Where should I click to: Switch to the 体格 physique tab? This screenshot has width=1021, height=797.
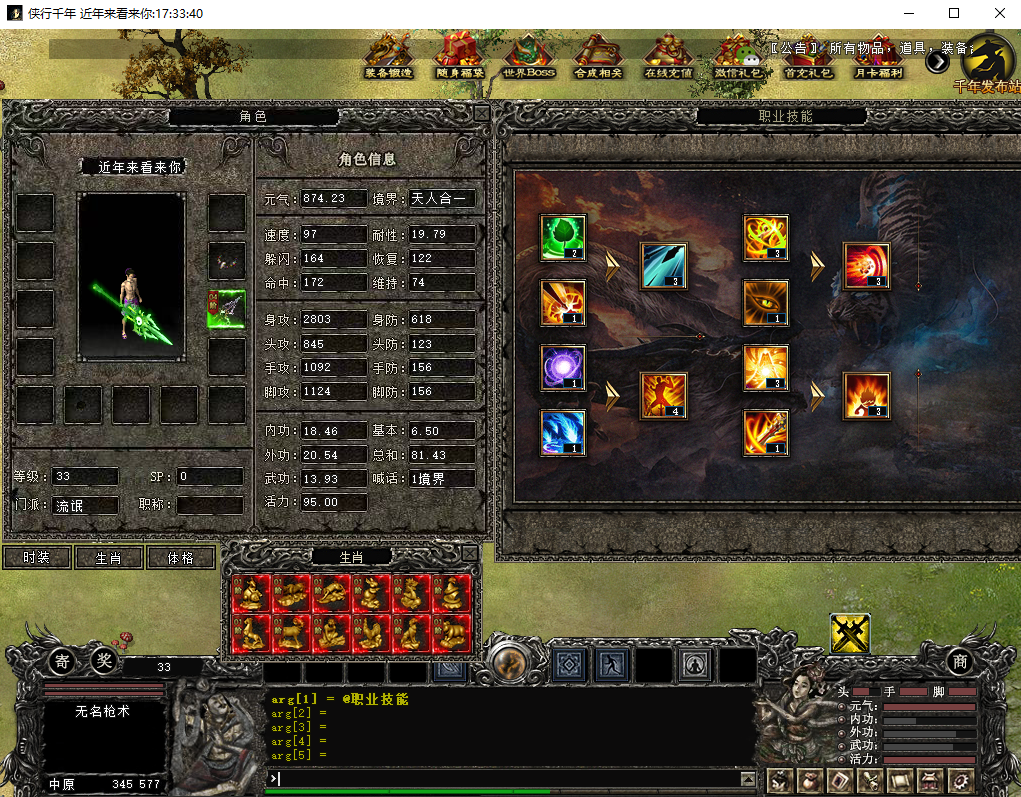[x=181, y=558]
